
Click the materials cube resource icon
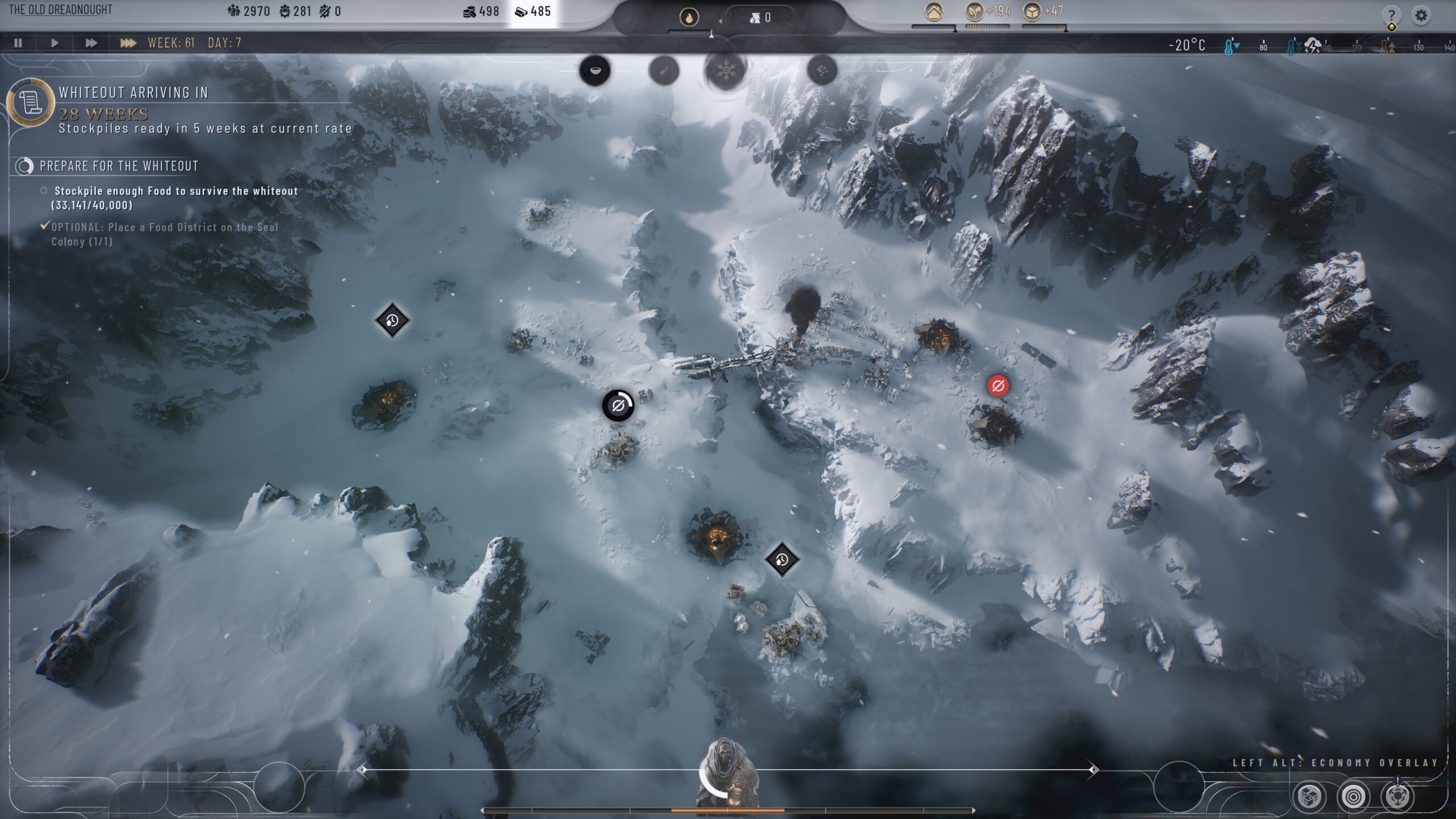click(x=1032, y=12)
